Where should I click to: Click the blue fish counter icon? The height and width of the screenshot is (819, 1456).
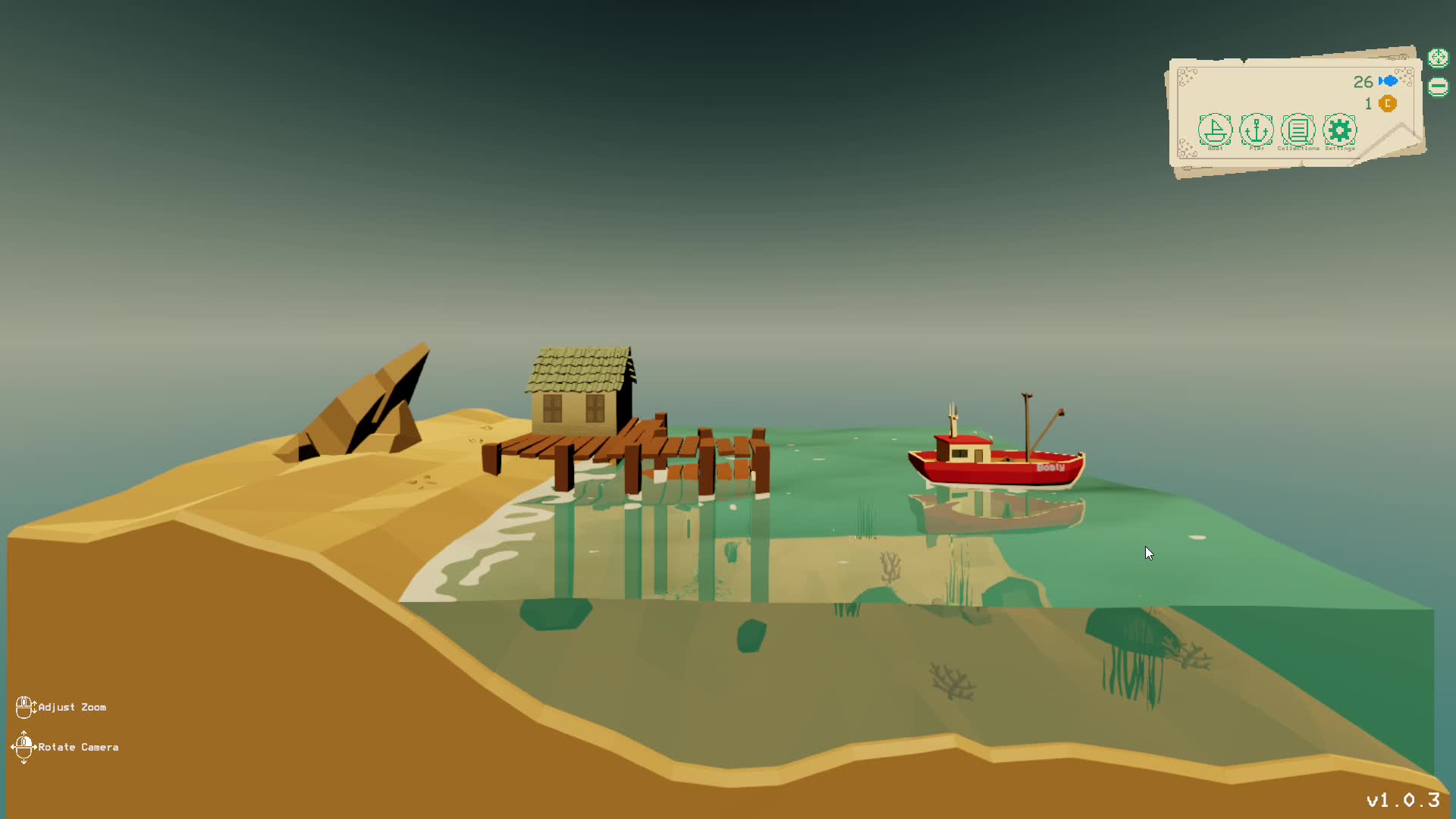[1389, 82]
